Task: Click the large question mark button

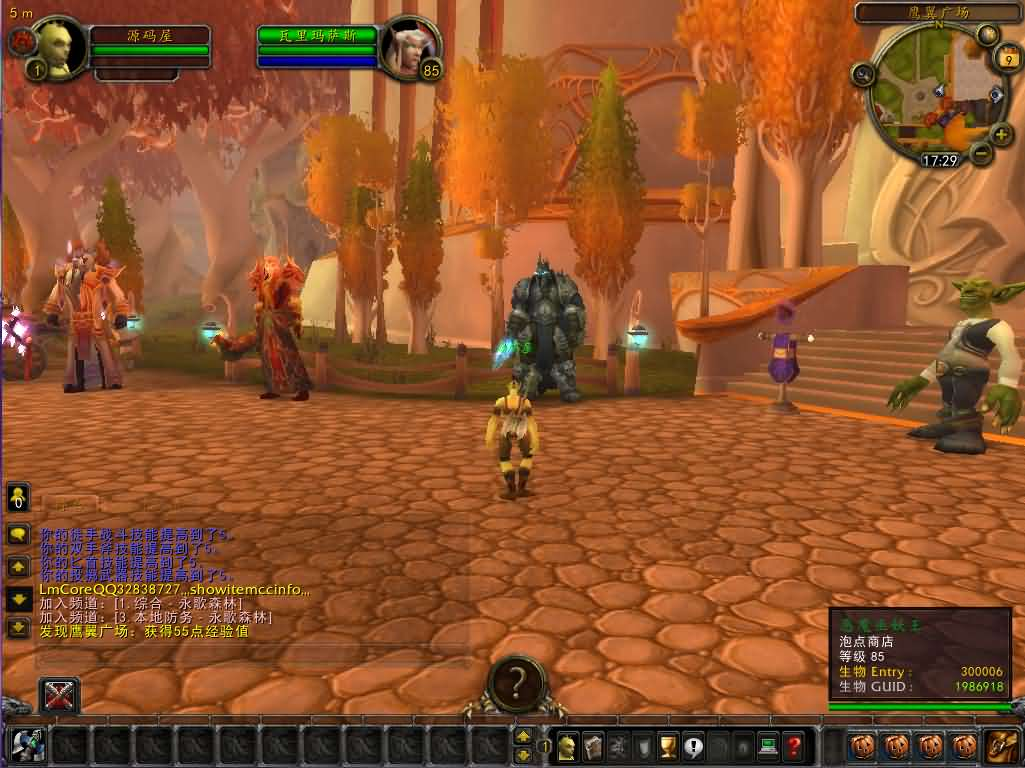Action: click(516, 682)
